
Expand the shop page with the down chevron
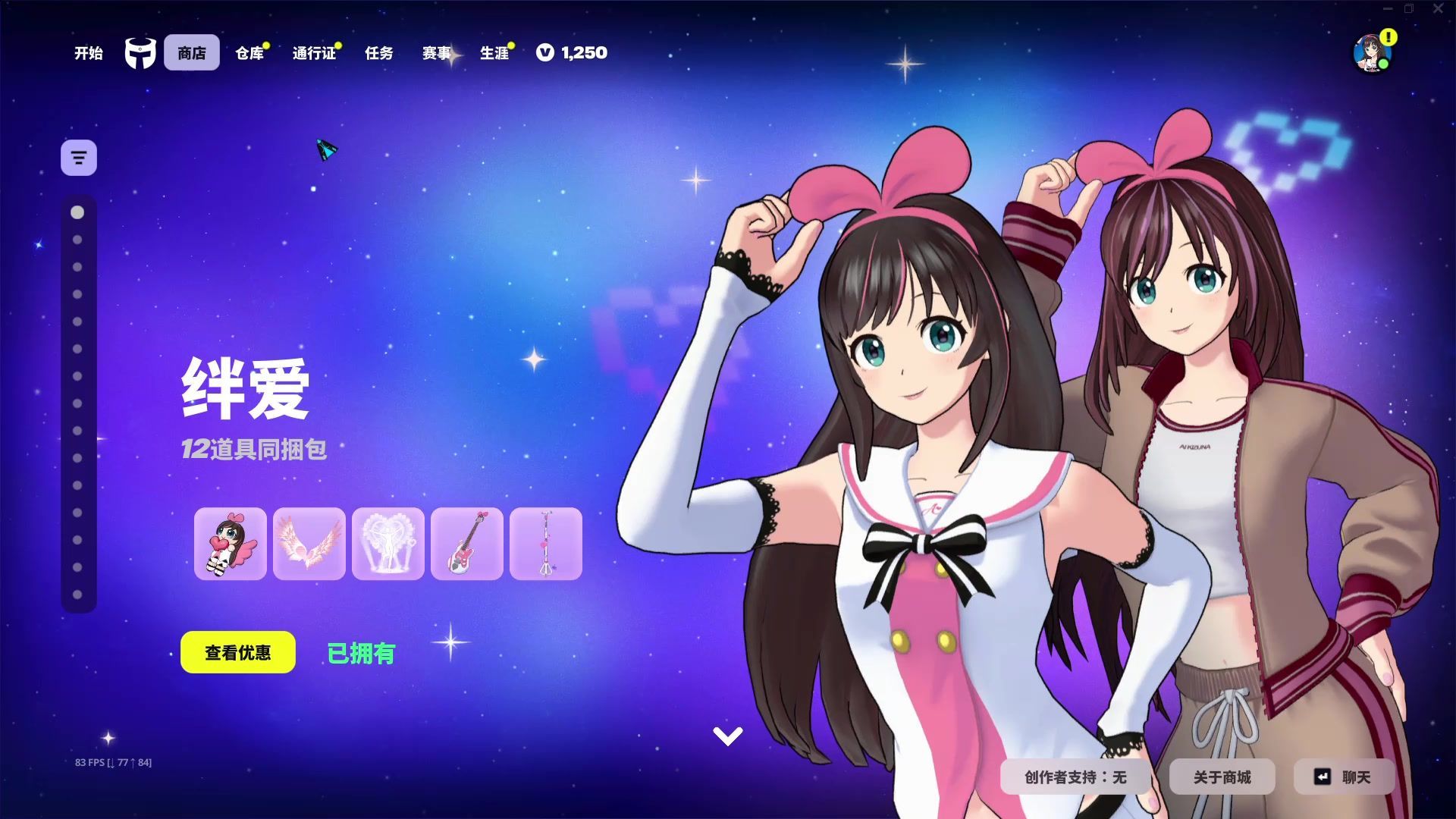point(727,734)
